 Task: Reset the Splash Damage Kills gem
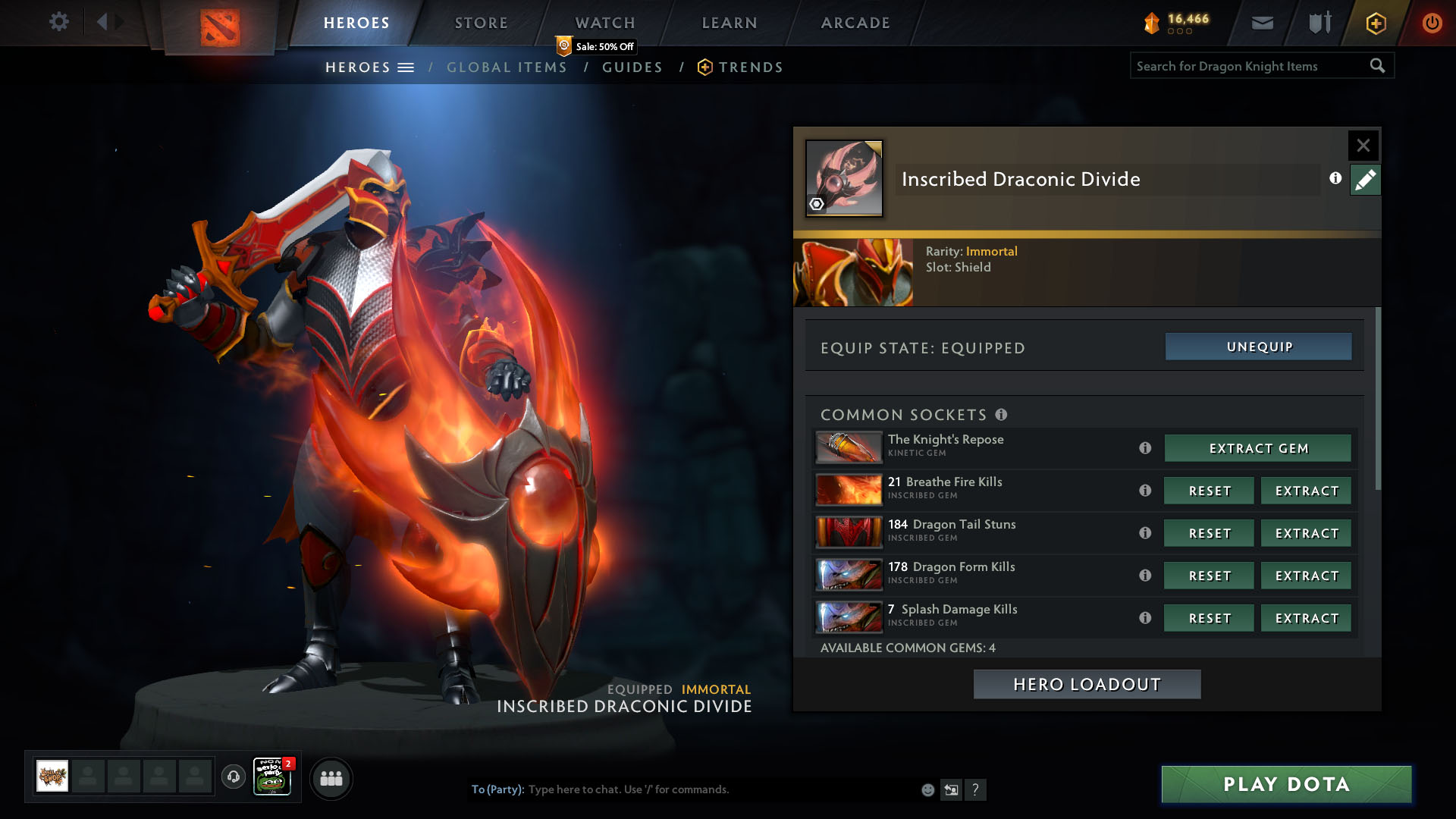(x=1210, y=618)
